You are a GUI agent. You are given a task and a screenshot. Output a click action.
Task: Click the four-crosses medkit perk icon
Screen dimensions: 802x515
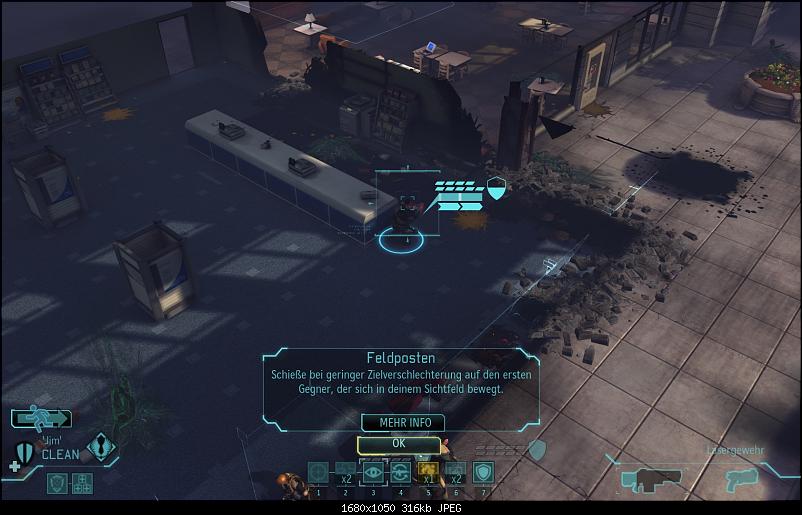(81, 483)
